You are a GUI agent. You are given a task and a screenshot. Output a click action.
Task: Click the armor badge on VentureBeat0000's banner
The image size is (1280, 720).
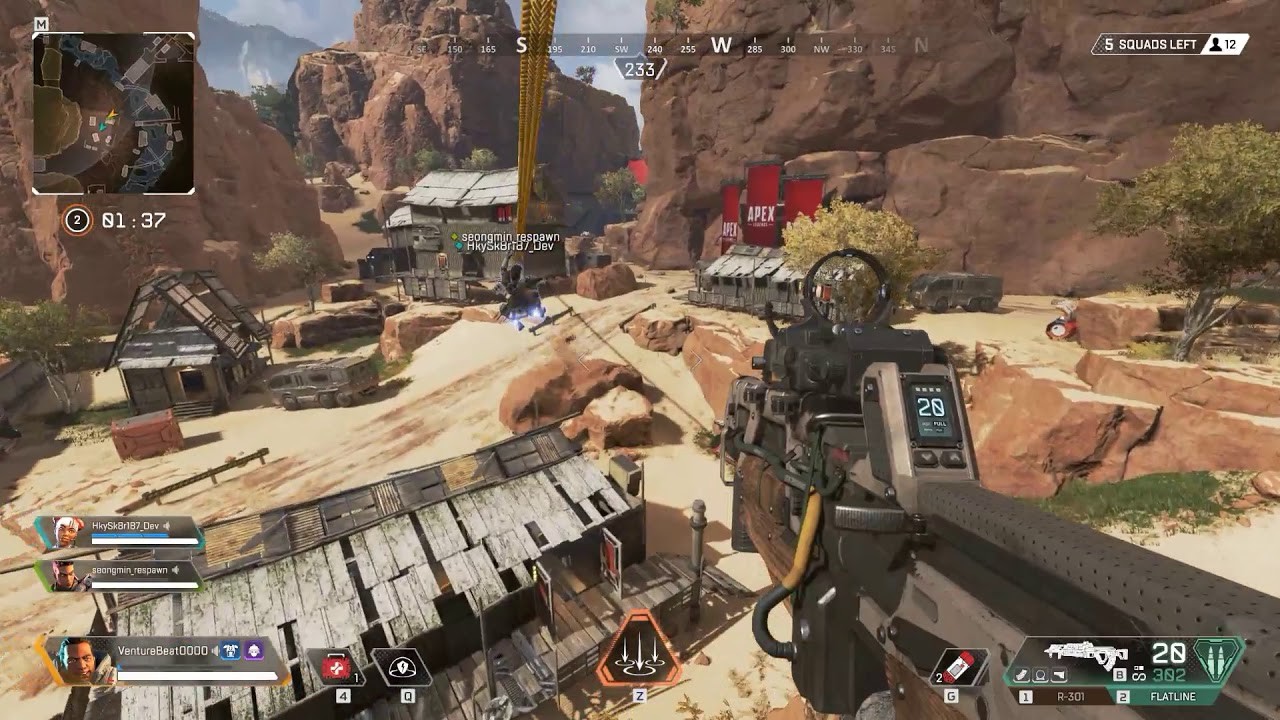(231, 651)
